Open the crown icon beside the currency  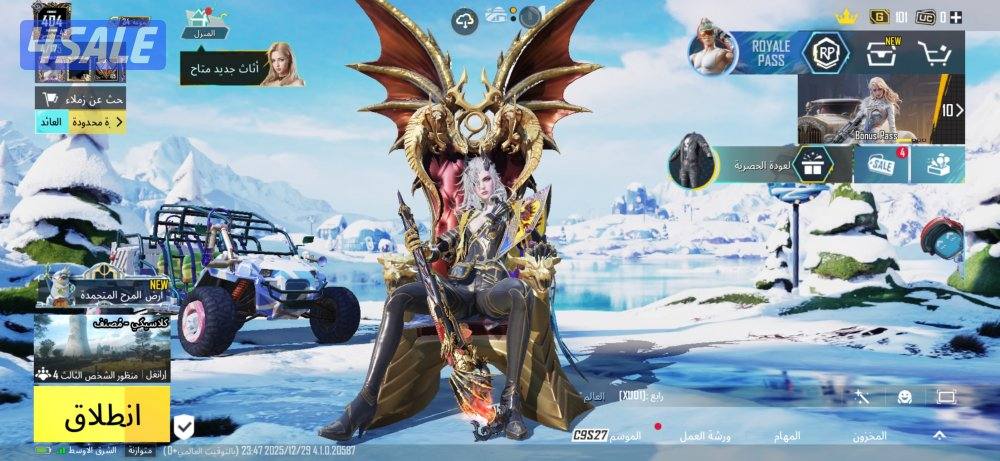click(847, 17)
